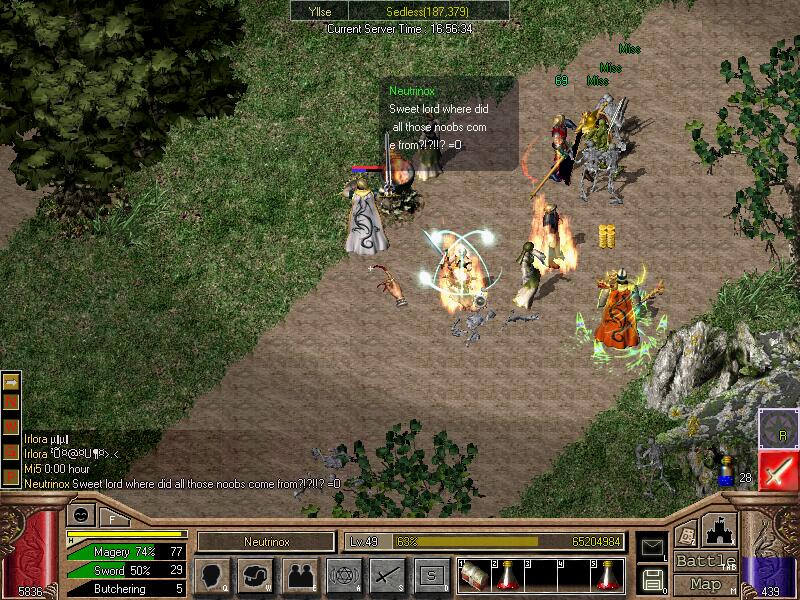Open the two-person group icon
The width and height of the screenshot is (800, 600).
click(x=299, y=575)
